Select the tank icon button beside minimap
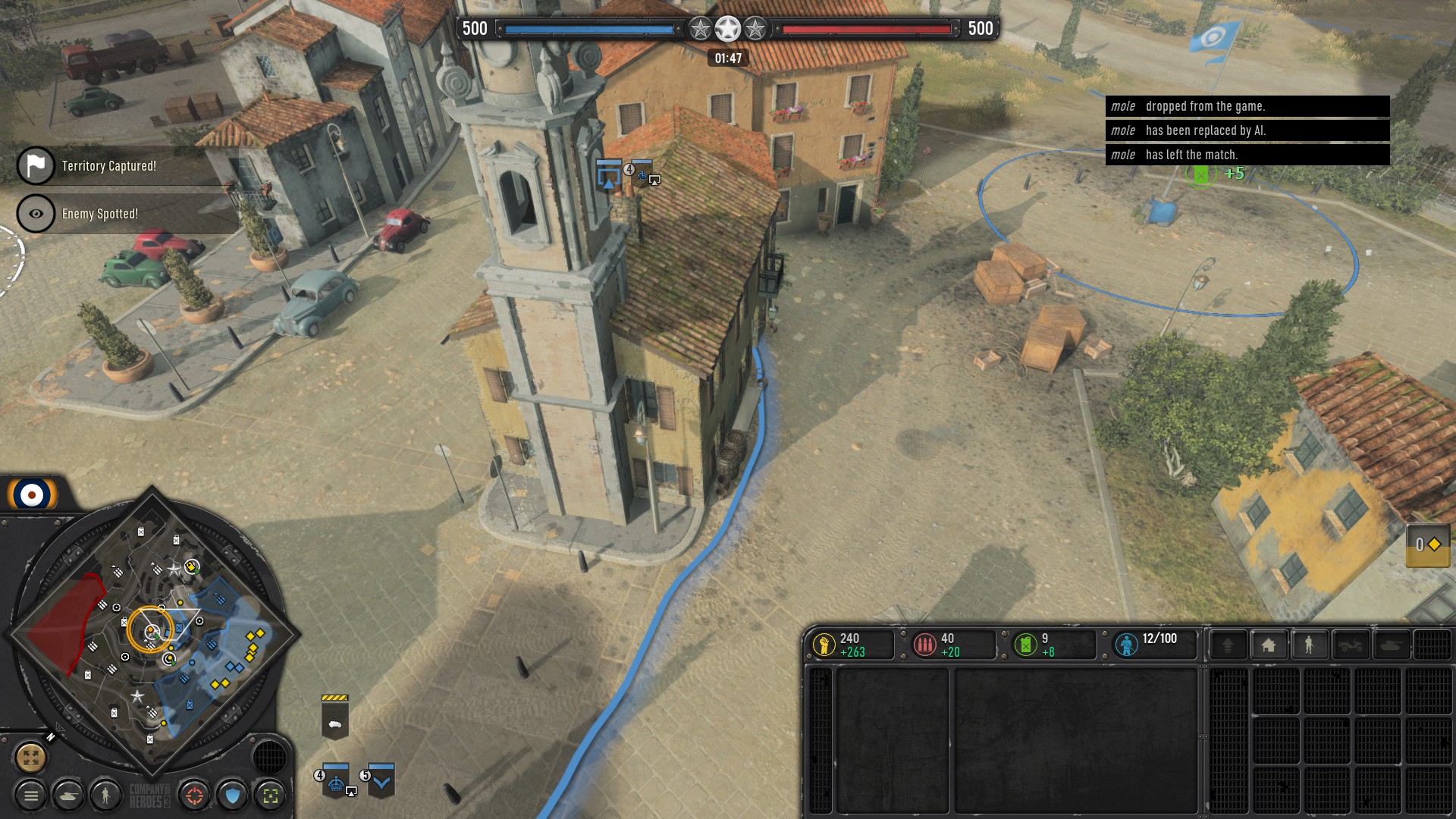 point(69,795)
